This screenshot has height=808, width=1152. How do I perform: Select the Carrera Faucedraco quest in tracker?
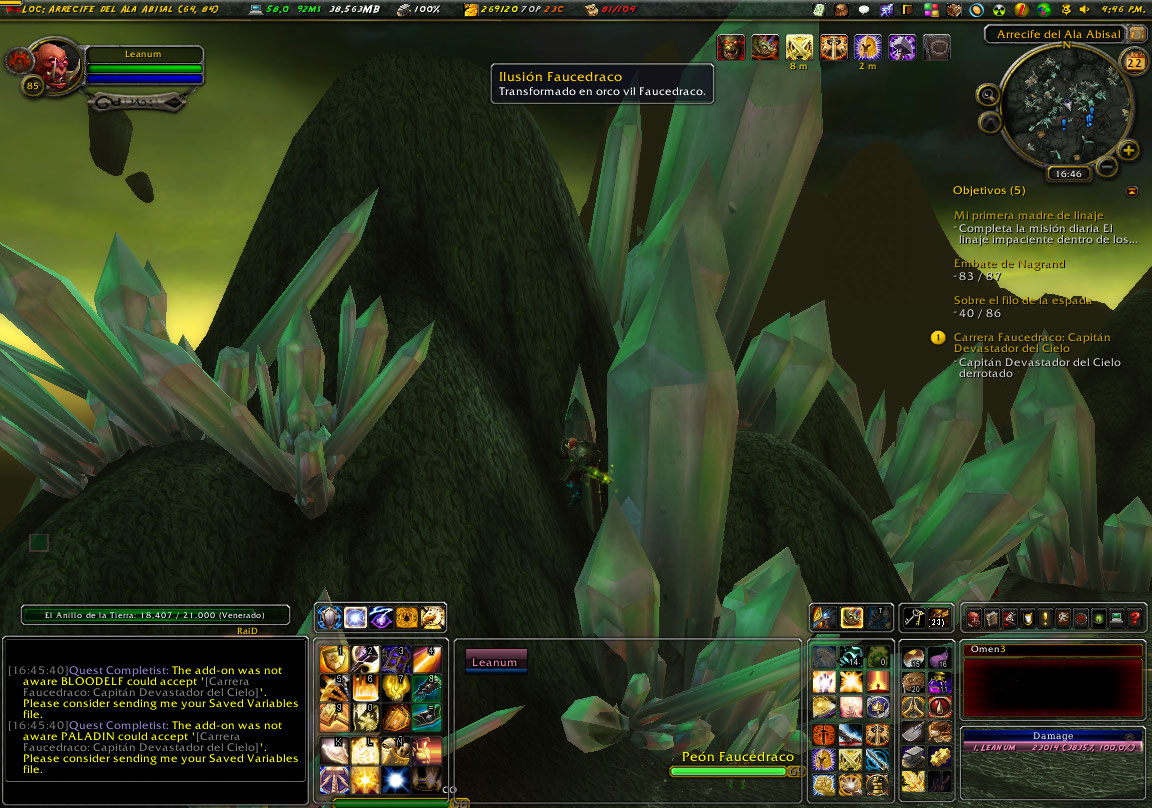tap(1031, 343)
